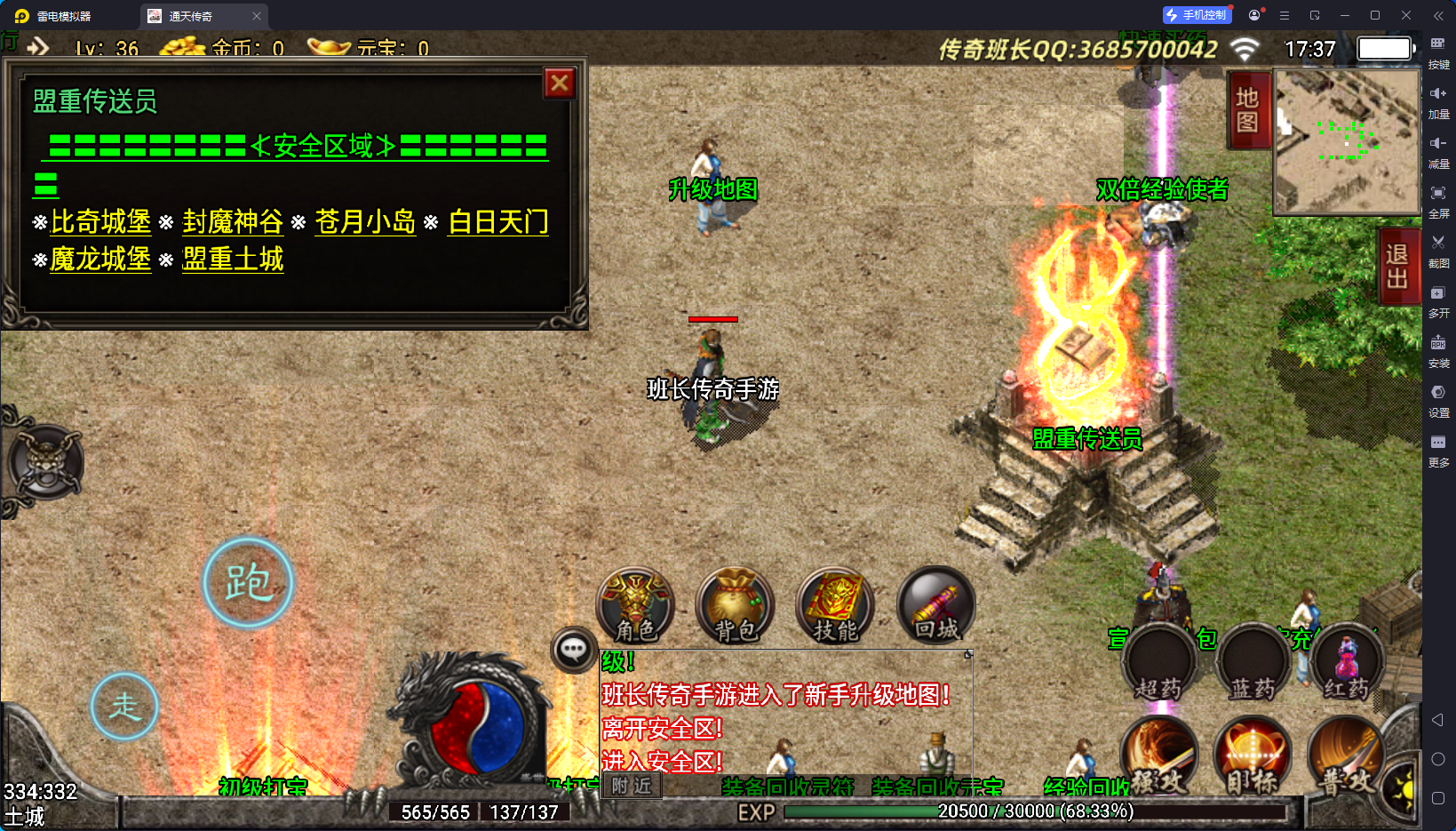Travel to 白日天门

pos(497,221)
